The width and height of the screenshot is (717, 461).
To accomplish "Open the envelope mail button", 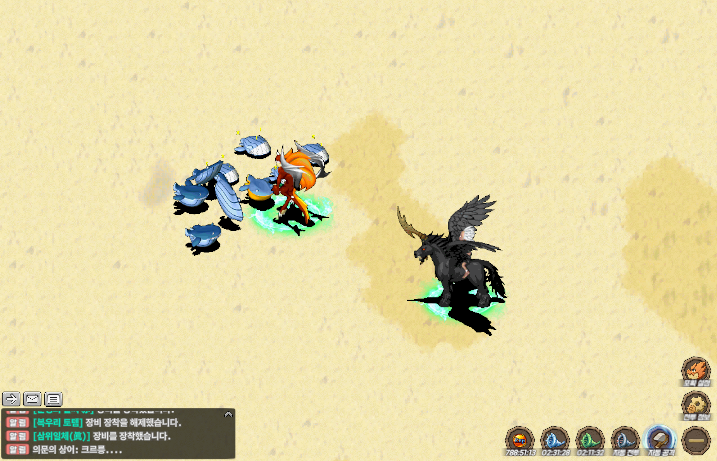I will pyautogui.click(x=33, y=398).
